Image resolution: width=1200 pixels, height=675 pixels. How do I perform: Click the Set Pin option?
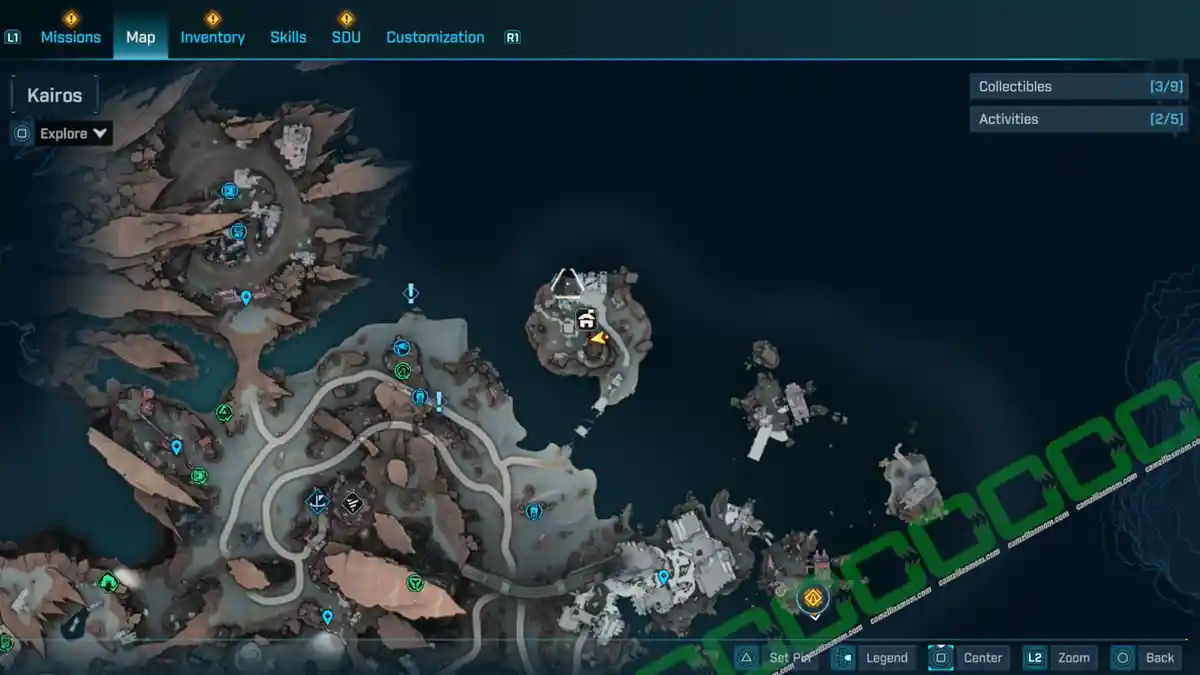pos(776,657)
